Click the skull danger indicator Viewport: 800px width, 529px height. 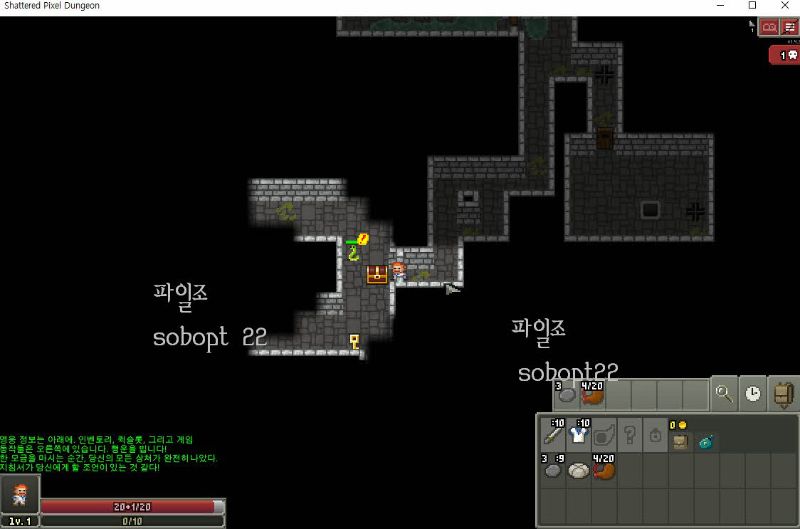[x=784, y=56]
